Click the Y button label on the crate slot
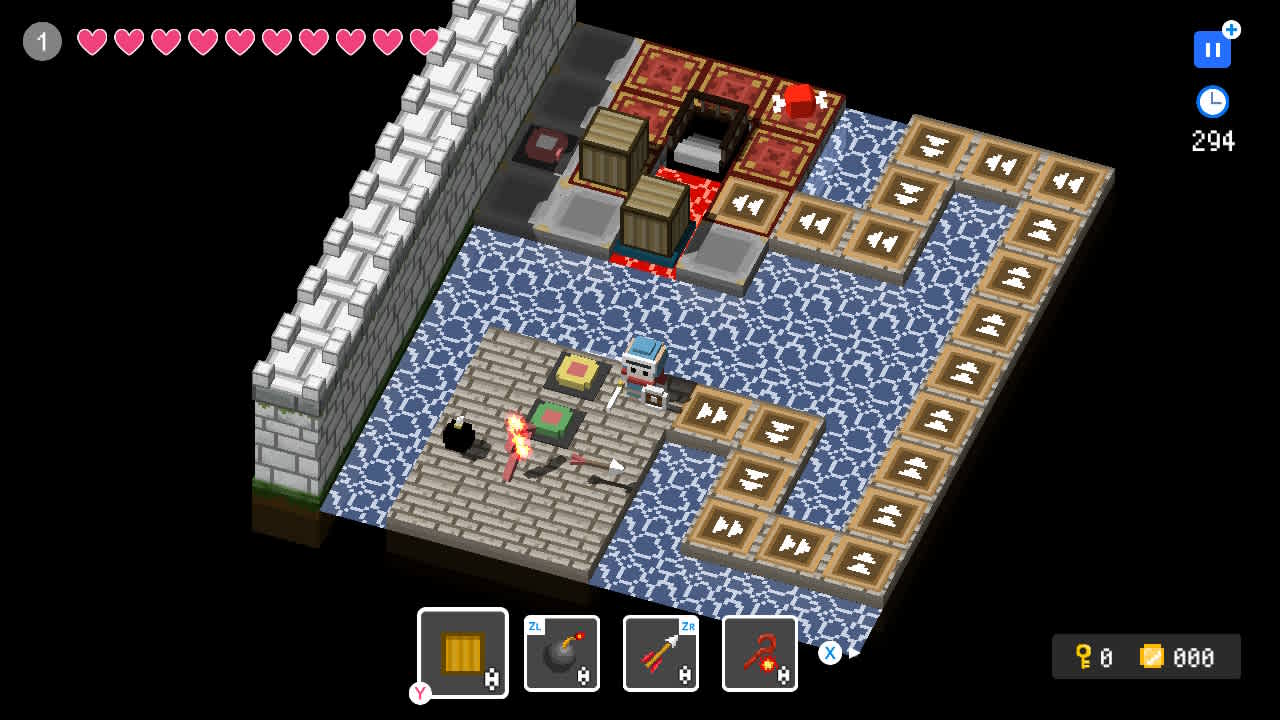Viewport: 1280px width, 720px height. 420,693
